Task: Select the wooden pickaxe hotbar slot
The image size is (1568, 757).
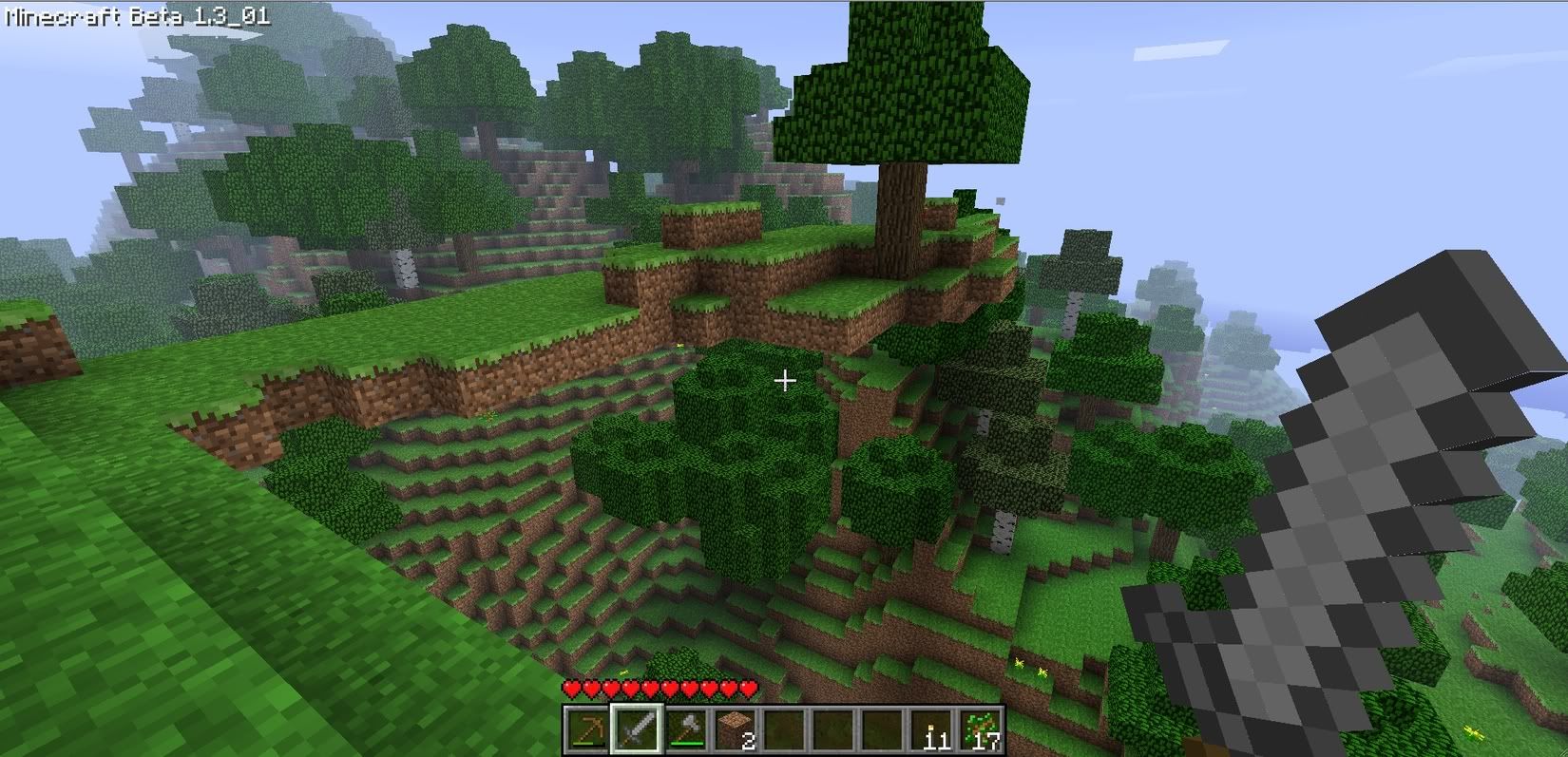Action: tap(587, 729)
